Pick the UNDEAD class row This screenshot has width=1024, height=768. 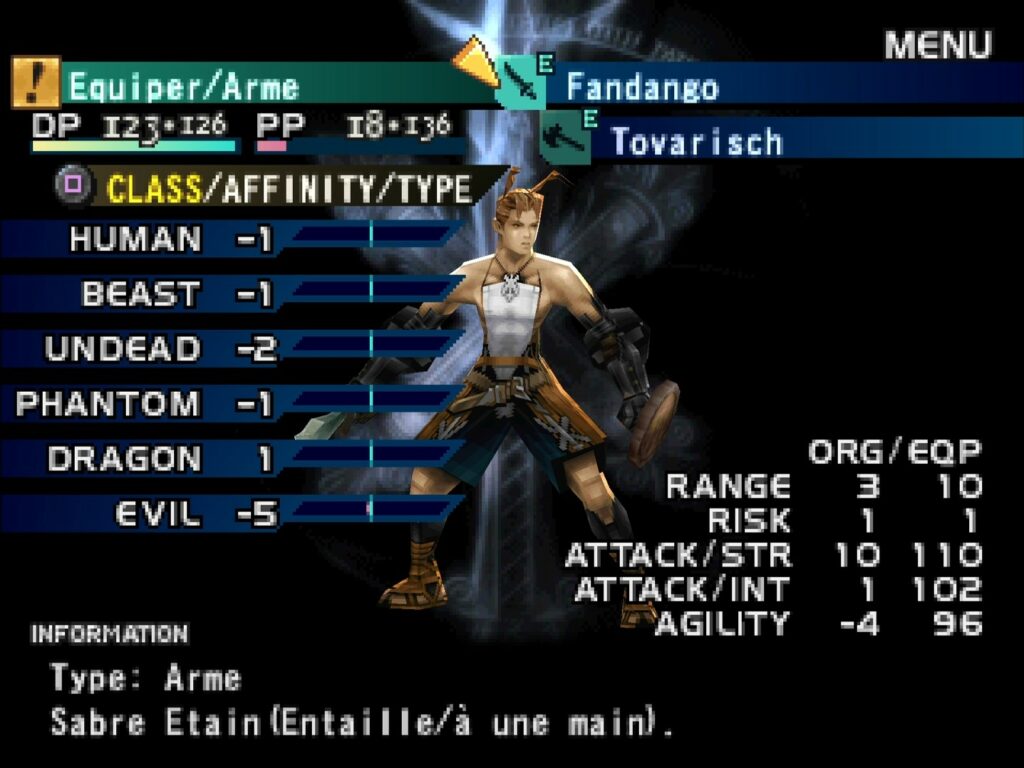pyautogui.click(x=122, y=349)
